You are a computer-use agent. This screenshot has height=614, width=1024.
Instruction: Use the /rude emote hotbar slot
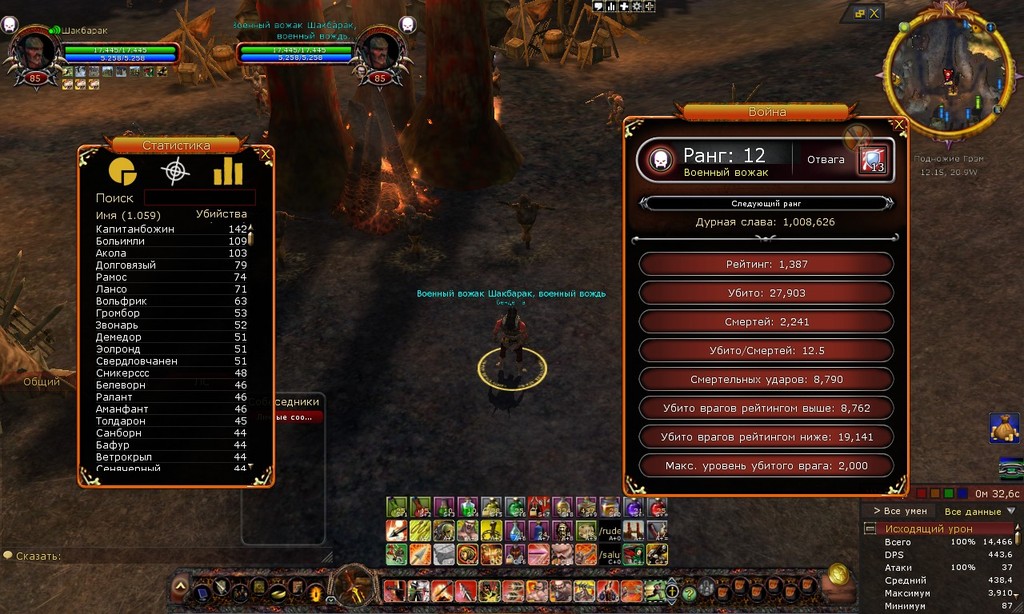(x=610, y=530)
